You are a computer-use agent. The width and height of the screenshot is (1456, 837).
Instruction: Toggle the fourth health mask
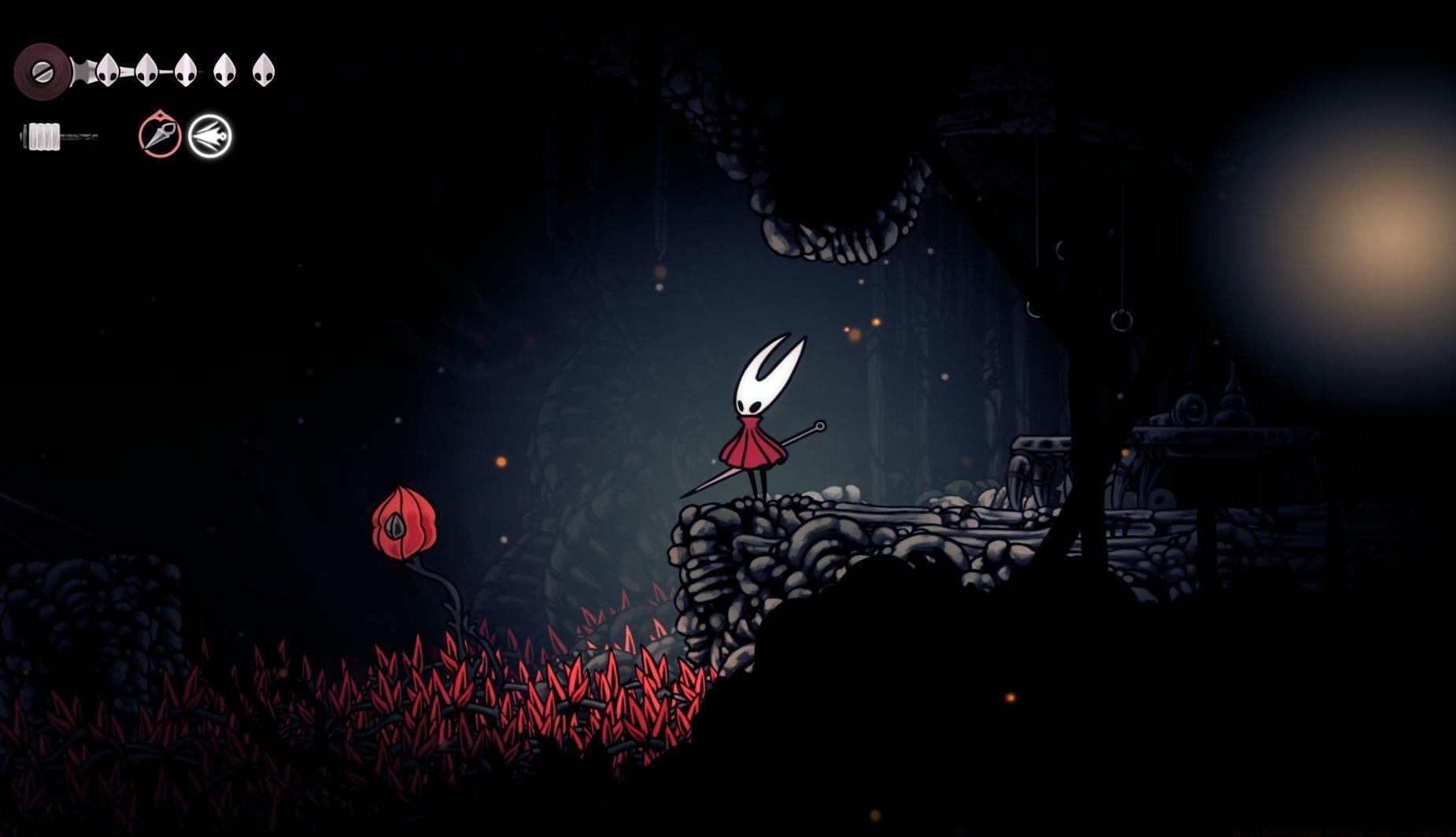point(225,70)
